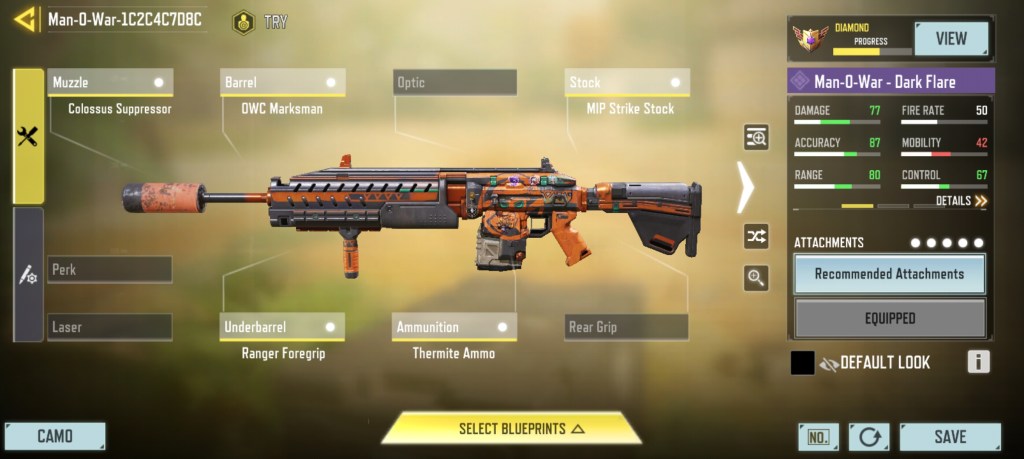Toggle the Default Look option
This screenshot has width=1024, height=459.
pyautogui.click(x=802, y=363)
